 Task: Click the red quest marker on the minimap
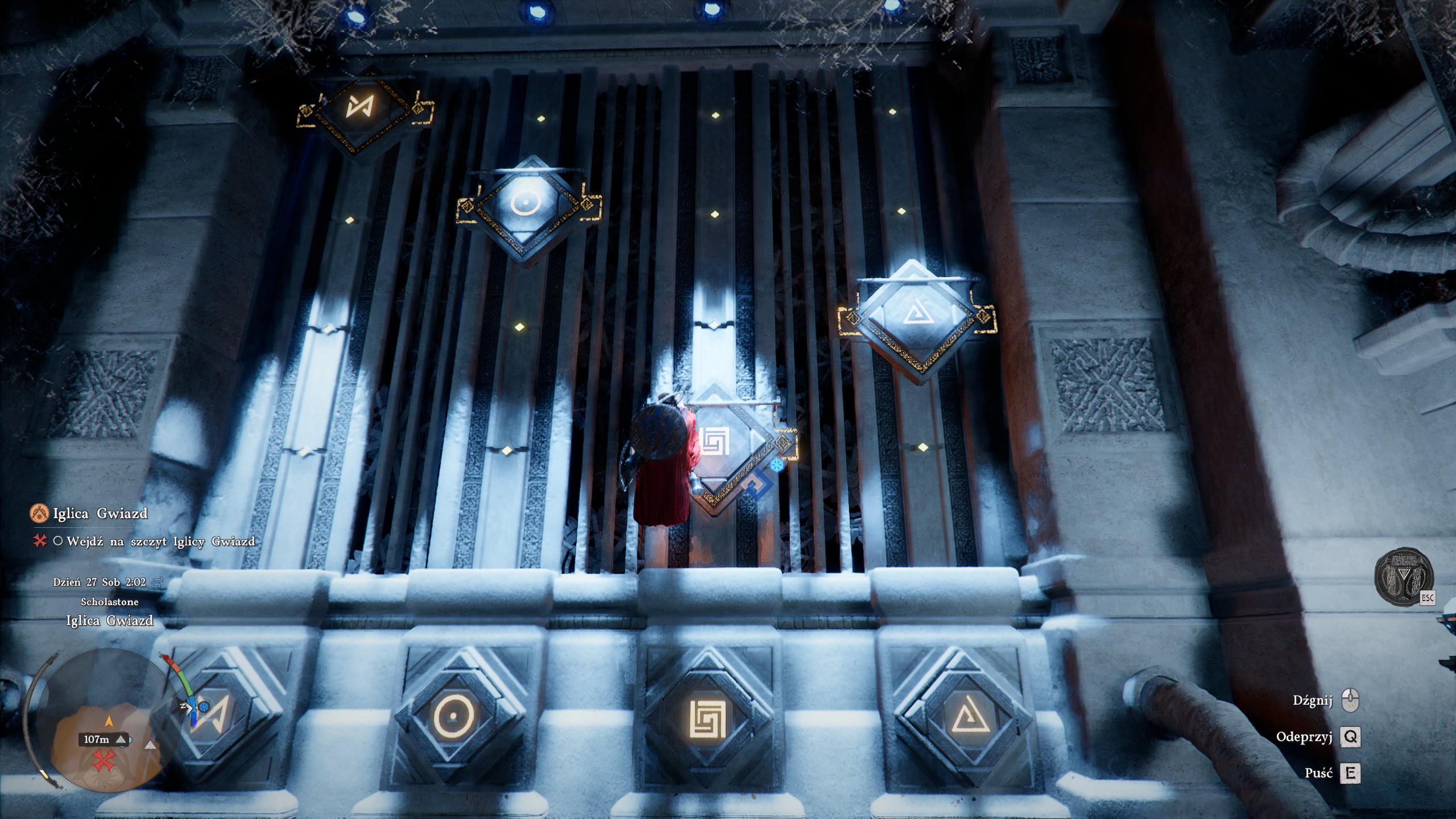(104, 760)
